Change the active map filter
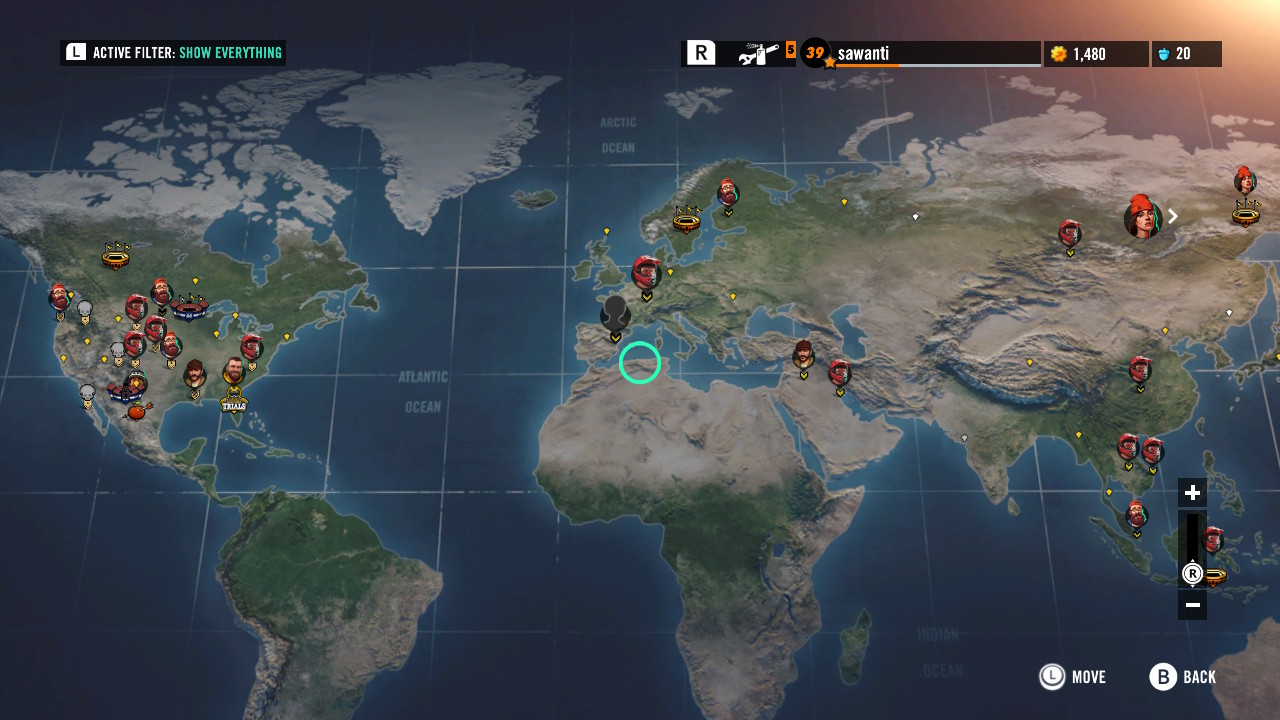Screen dimensions: 1280x720 pyautogui.click(x=173, y=53)
